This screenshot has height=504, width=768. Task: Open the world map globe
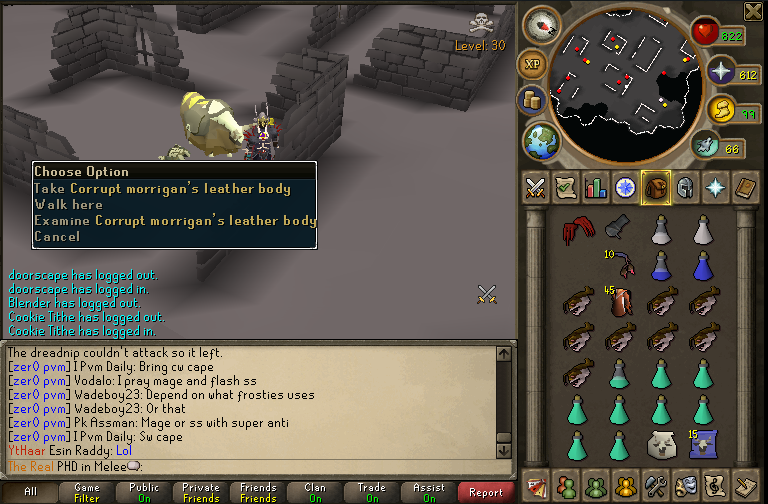click(541, 138)
